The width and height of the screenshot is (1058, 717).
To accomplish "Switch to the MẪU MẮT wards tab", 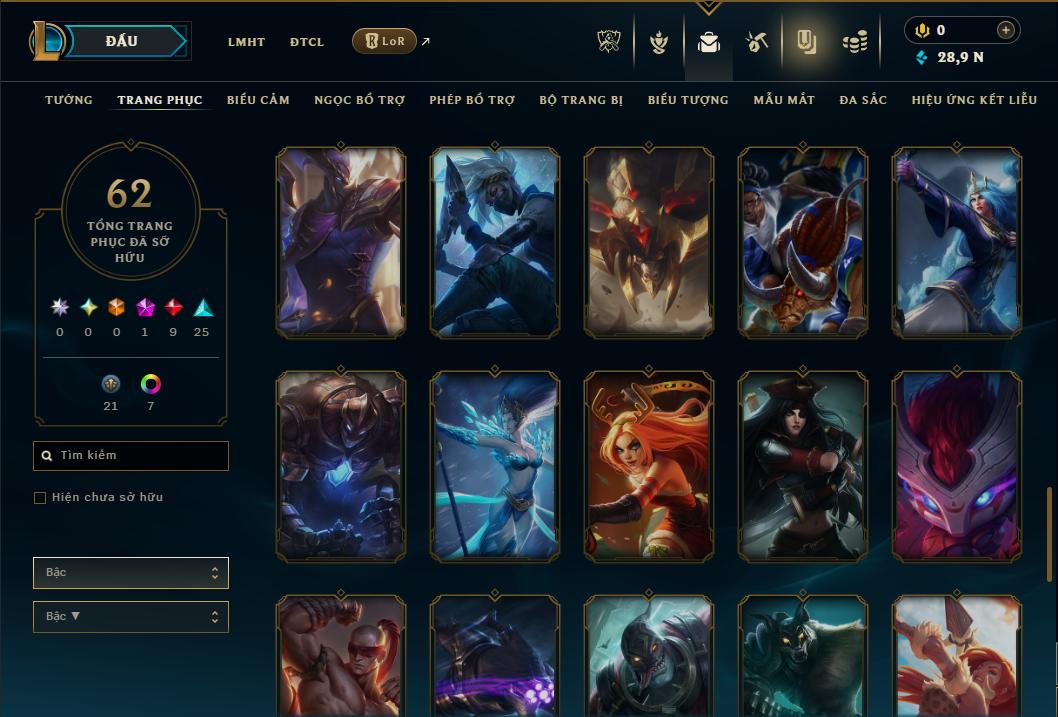I will (x=784, y=100).
